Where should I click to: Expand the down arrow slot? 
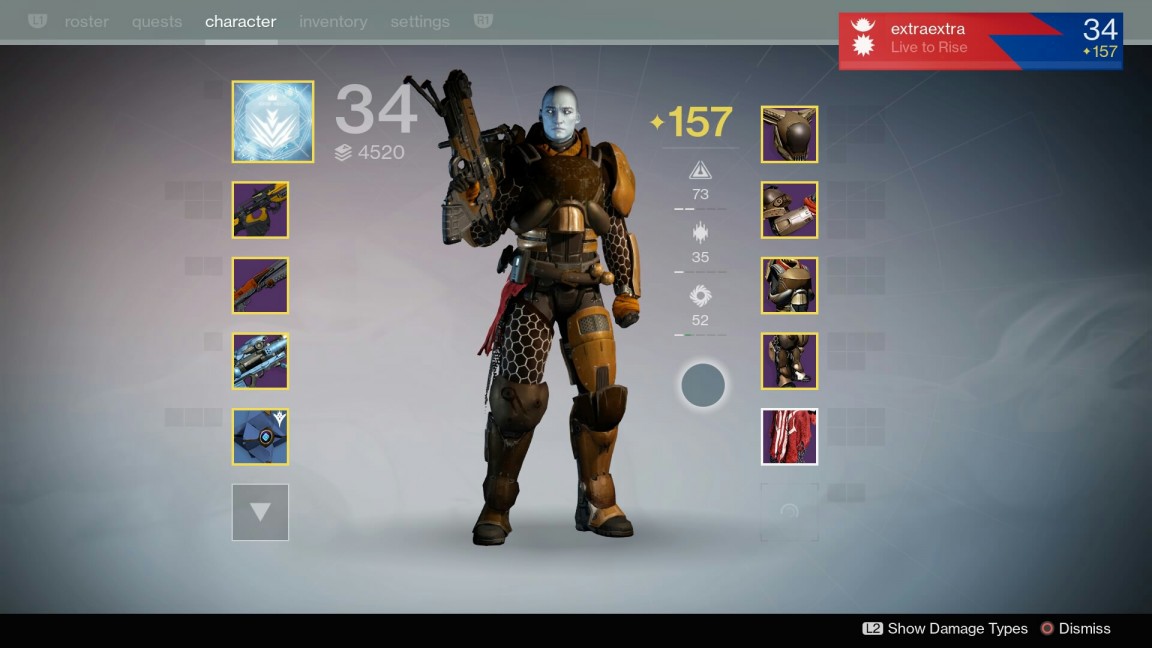(x=261, y=512)
